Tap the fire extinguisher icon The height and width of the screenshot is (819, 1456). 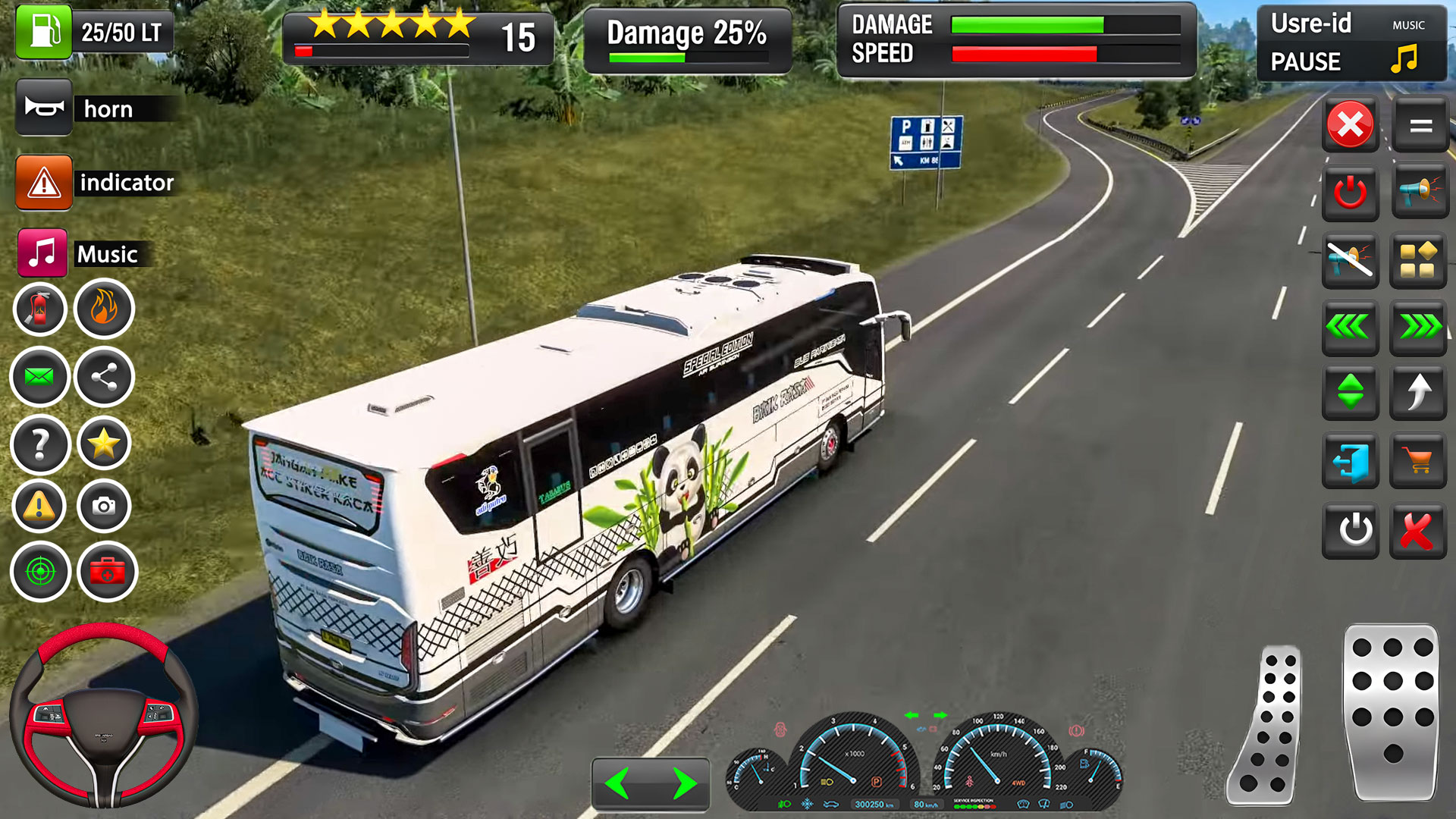coord(40,309)
